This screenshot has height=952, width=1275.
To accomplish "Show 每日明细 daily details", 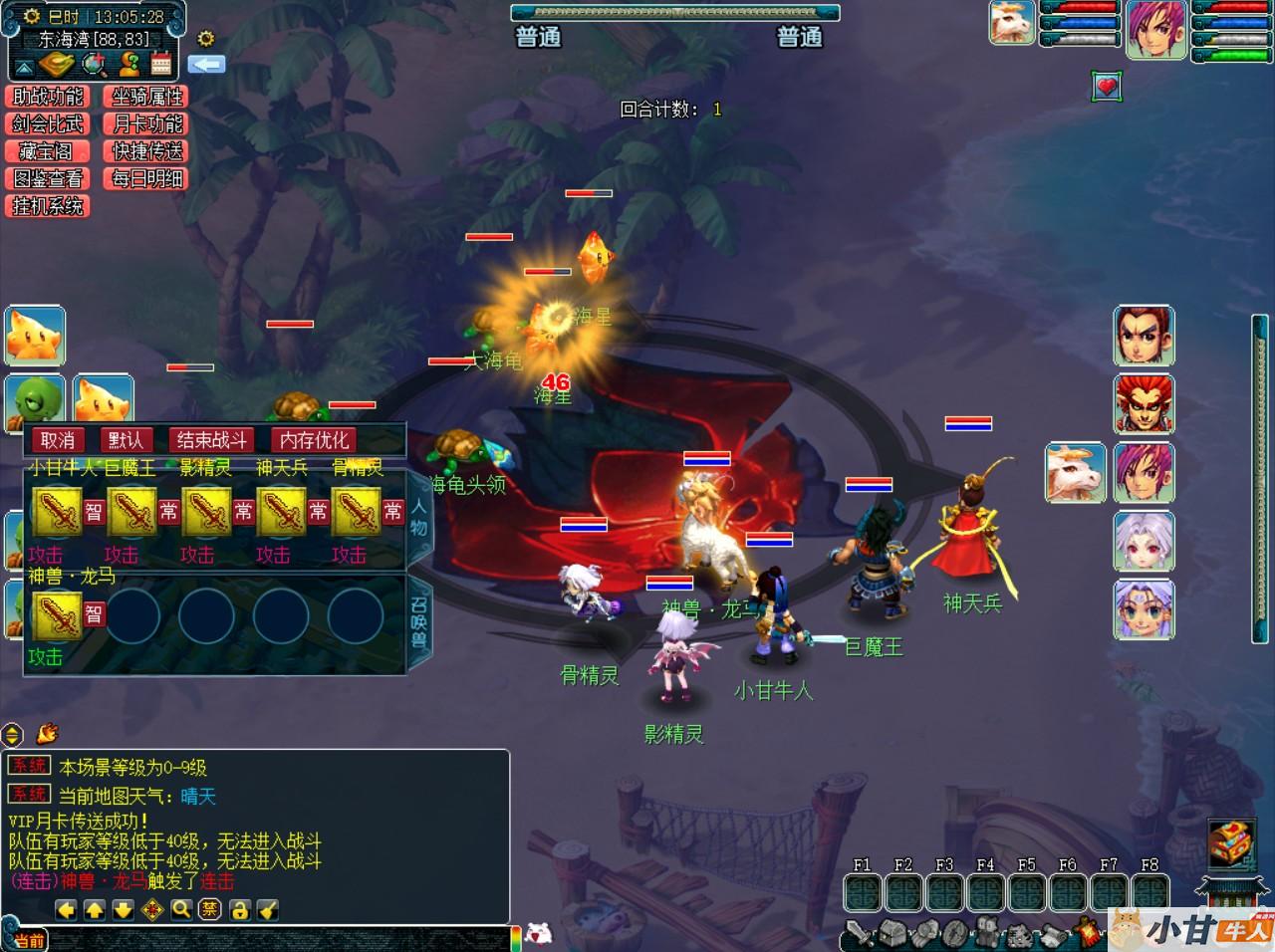I will coord(147,179).
